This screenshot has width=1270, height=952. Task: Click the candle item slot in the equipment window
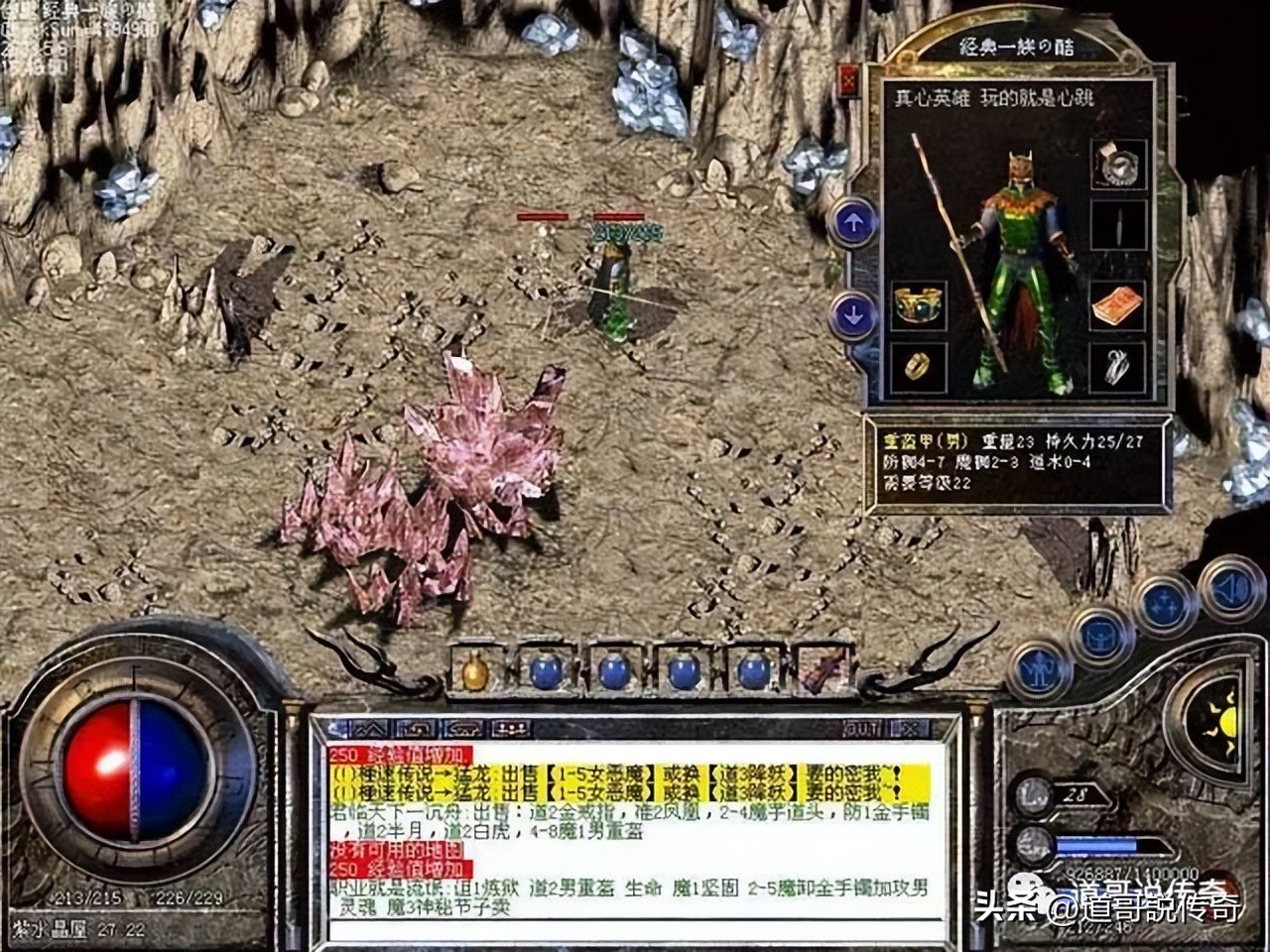(x=1119, y=165)
